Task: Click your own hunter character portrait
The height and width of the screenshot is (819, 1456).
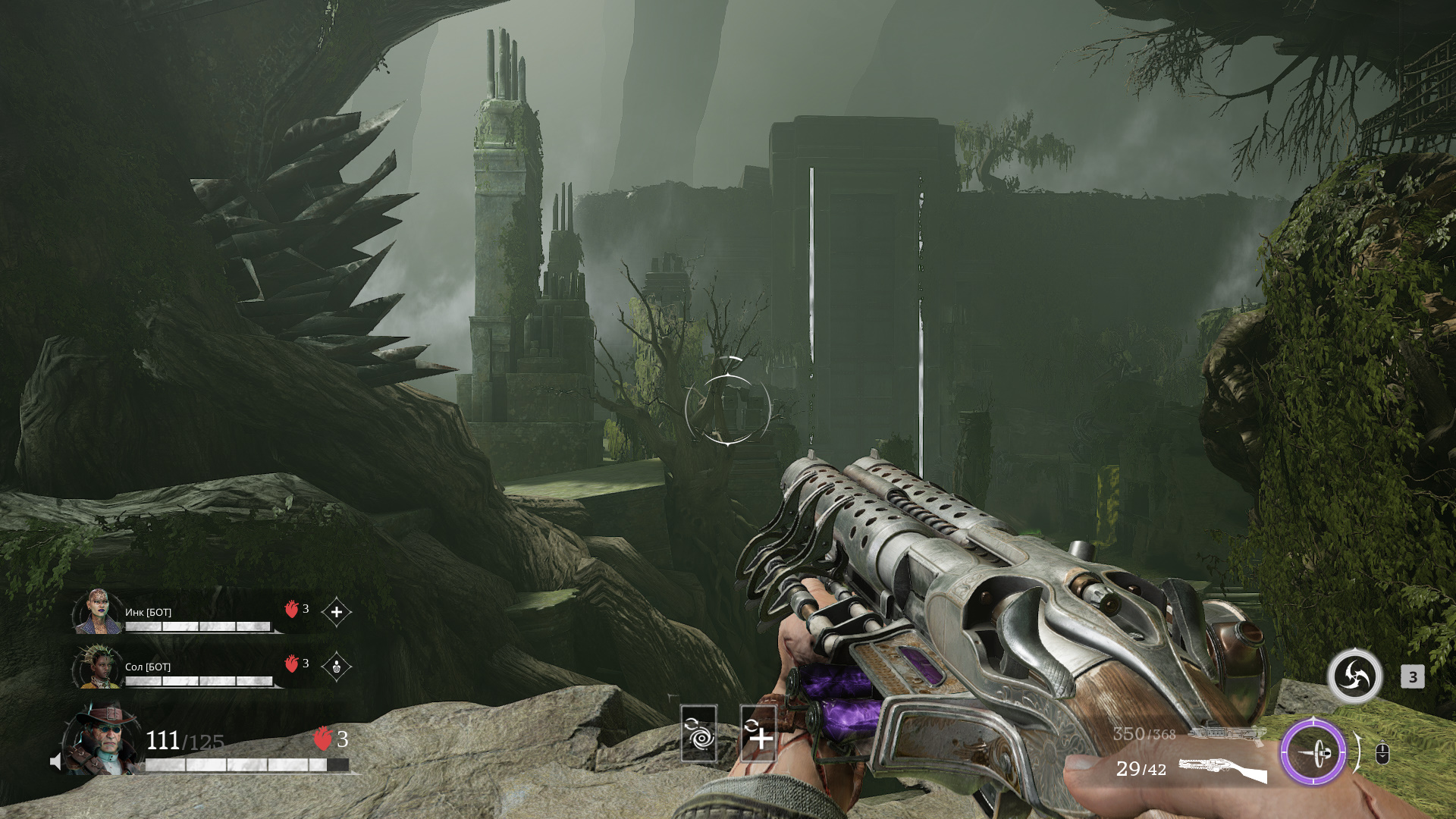Action: [x=102, y=740]
